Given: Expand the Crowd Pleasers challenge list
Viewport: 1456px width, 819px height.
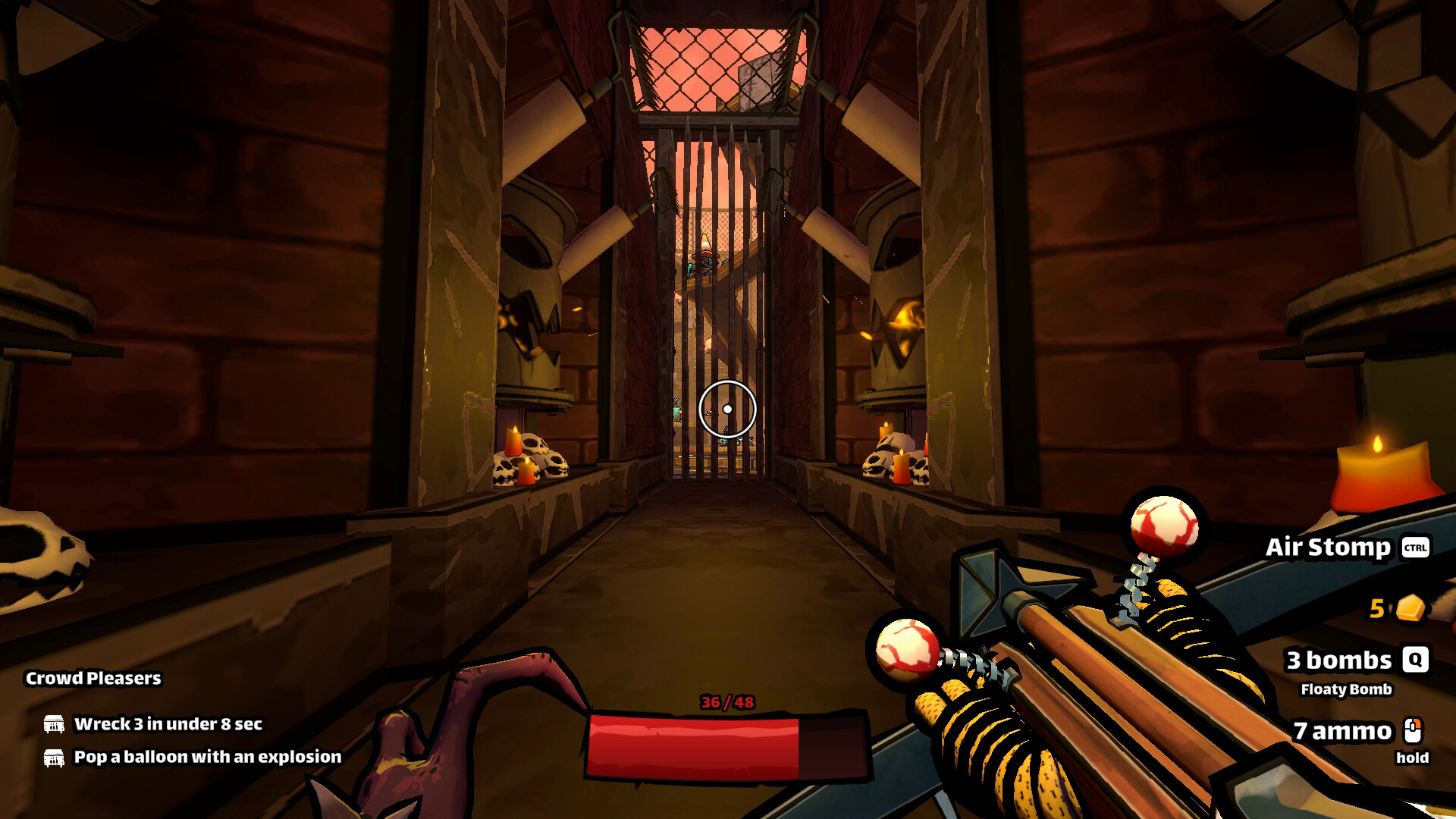Looking at the screenshot, I should click(93, 679).
